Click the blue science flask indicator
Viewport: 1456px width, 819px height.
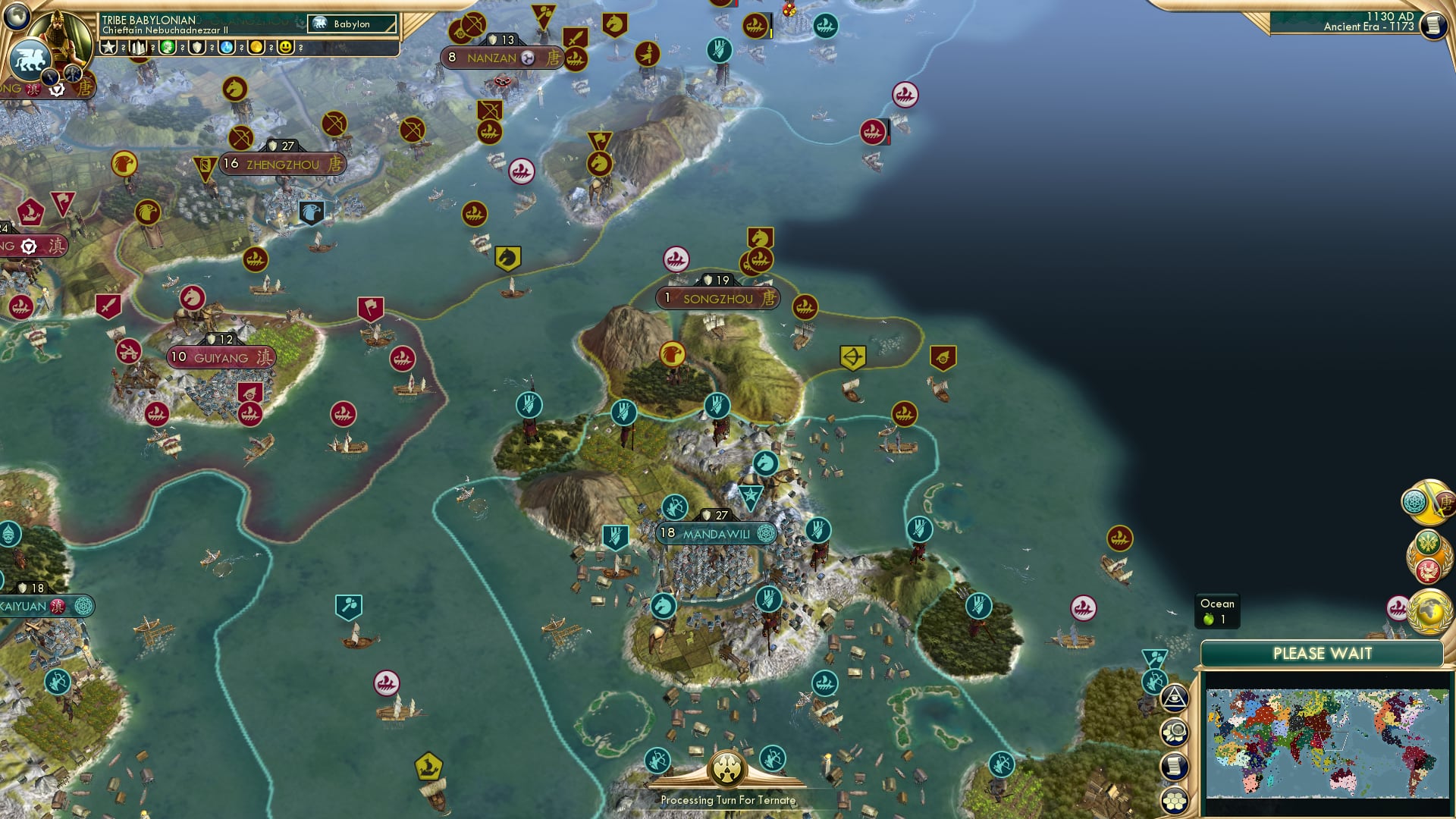tap(227, 48)
